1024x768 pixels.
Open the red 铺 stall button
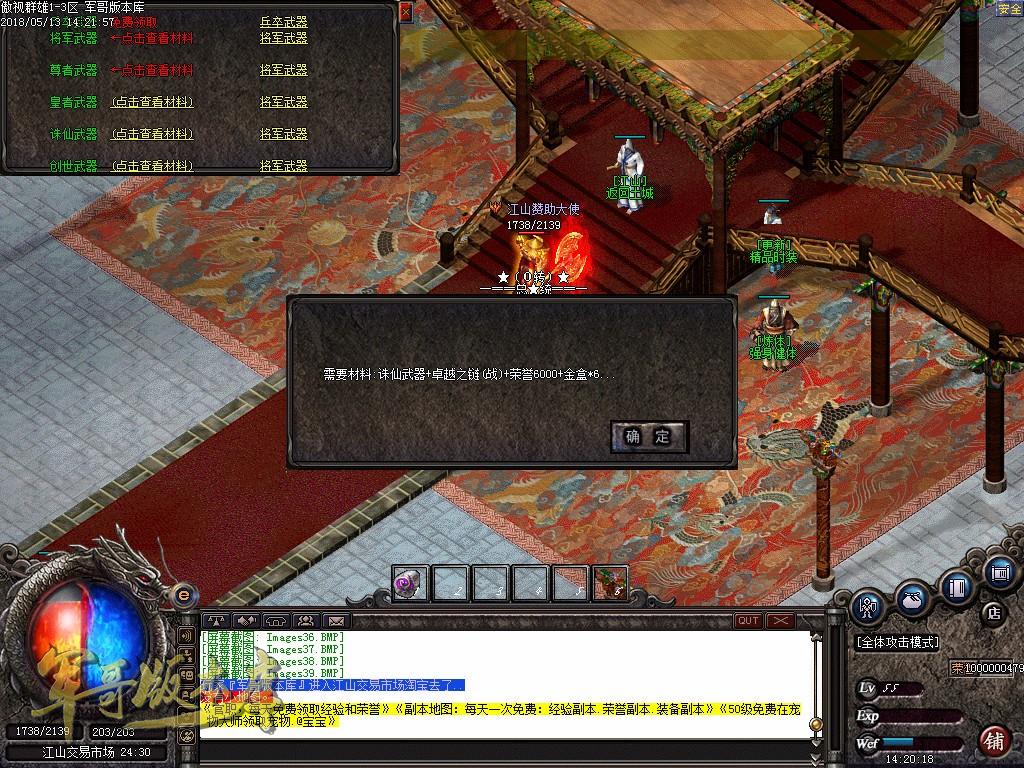click(x=993, y=741)
